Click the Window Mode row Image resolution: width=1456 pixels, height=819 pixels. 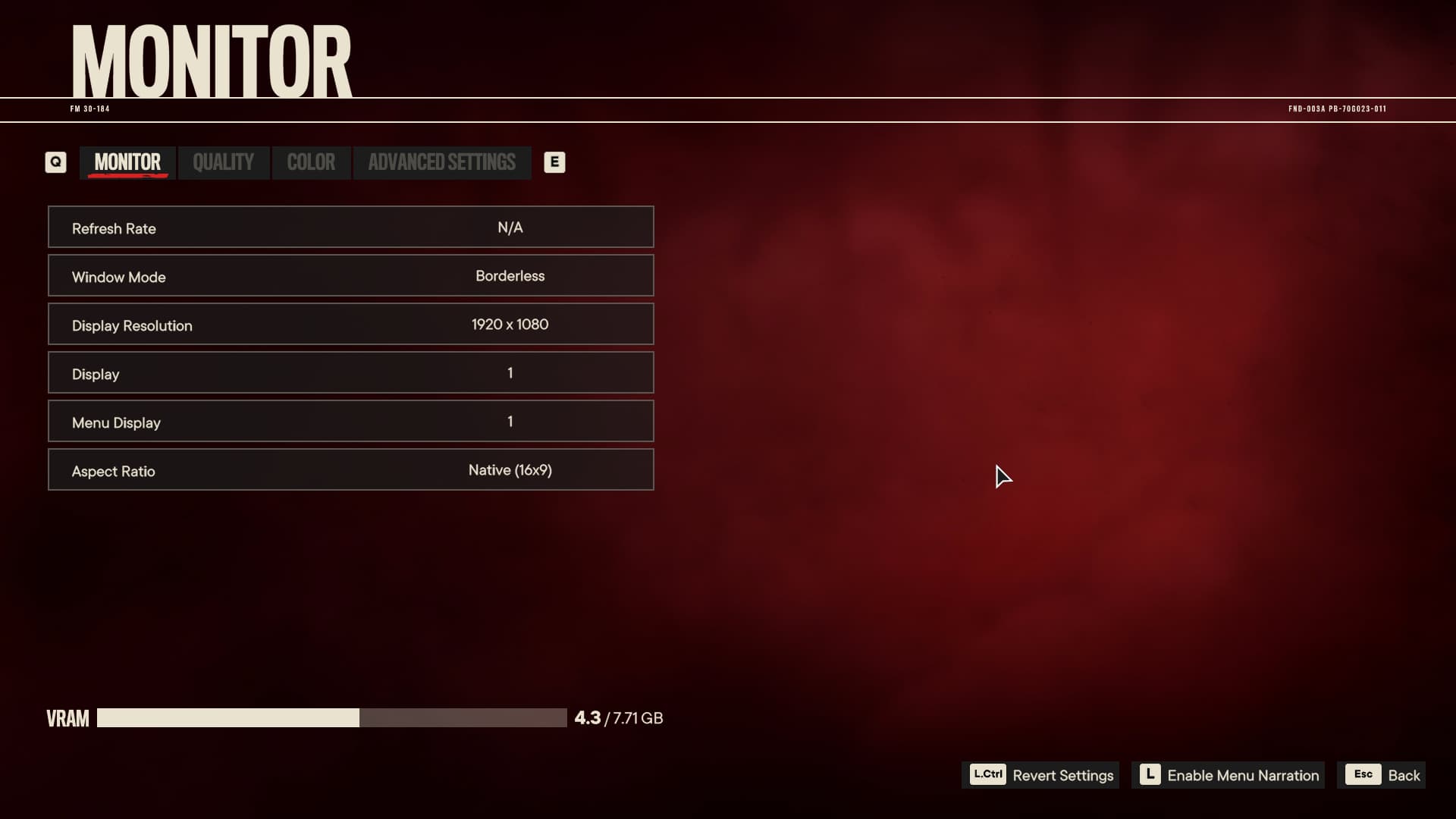click(x=350, y=276)
